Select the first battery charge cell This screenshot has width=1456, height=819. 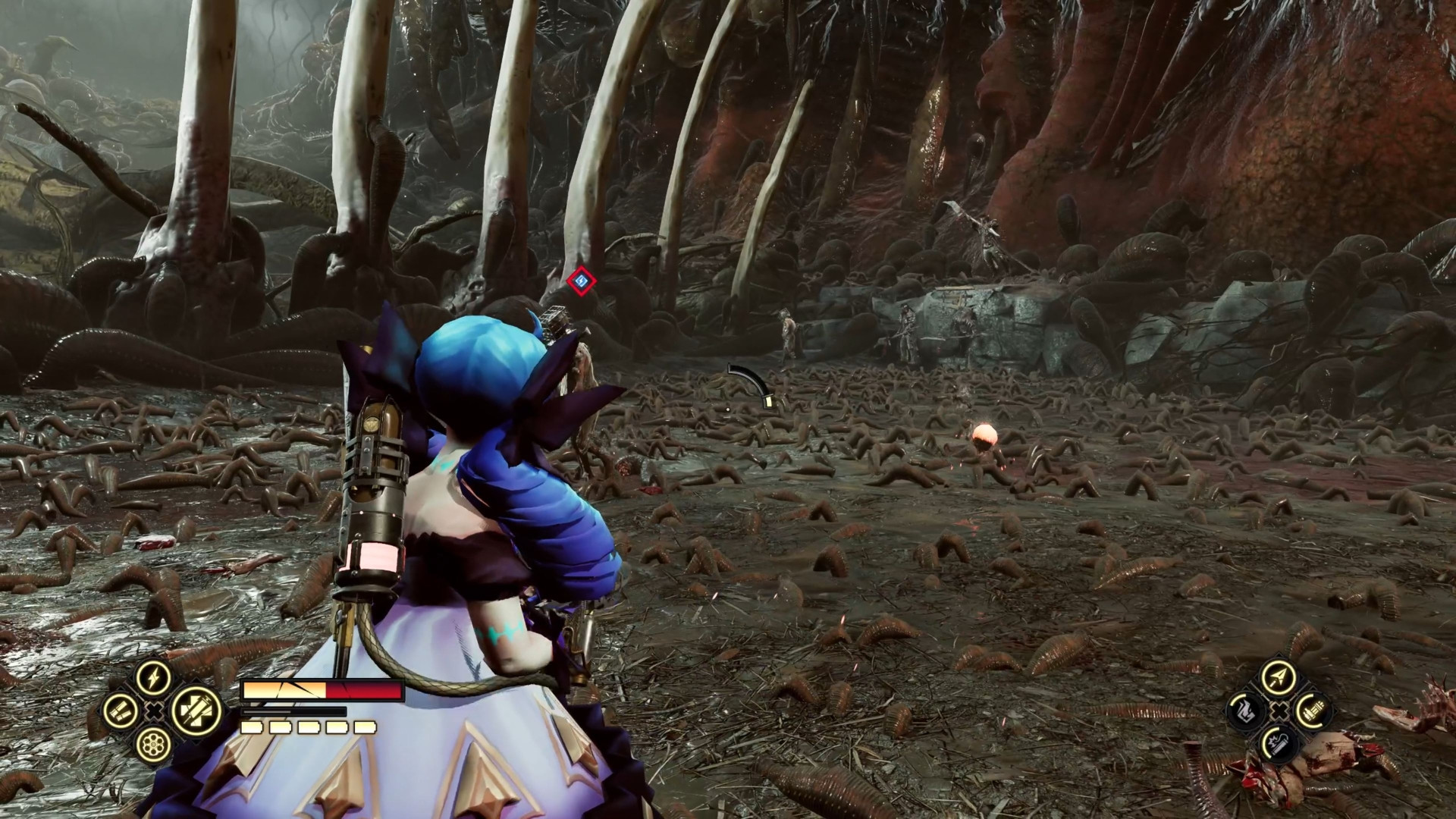click(251, 726)
